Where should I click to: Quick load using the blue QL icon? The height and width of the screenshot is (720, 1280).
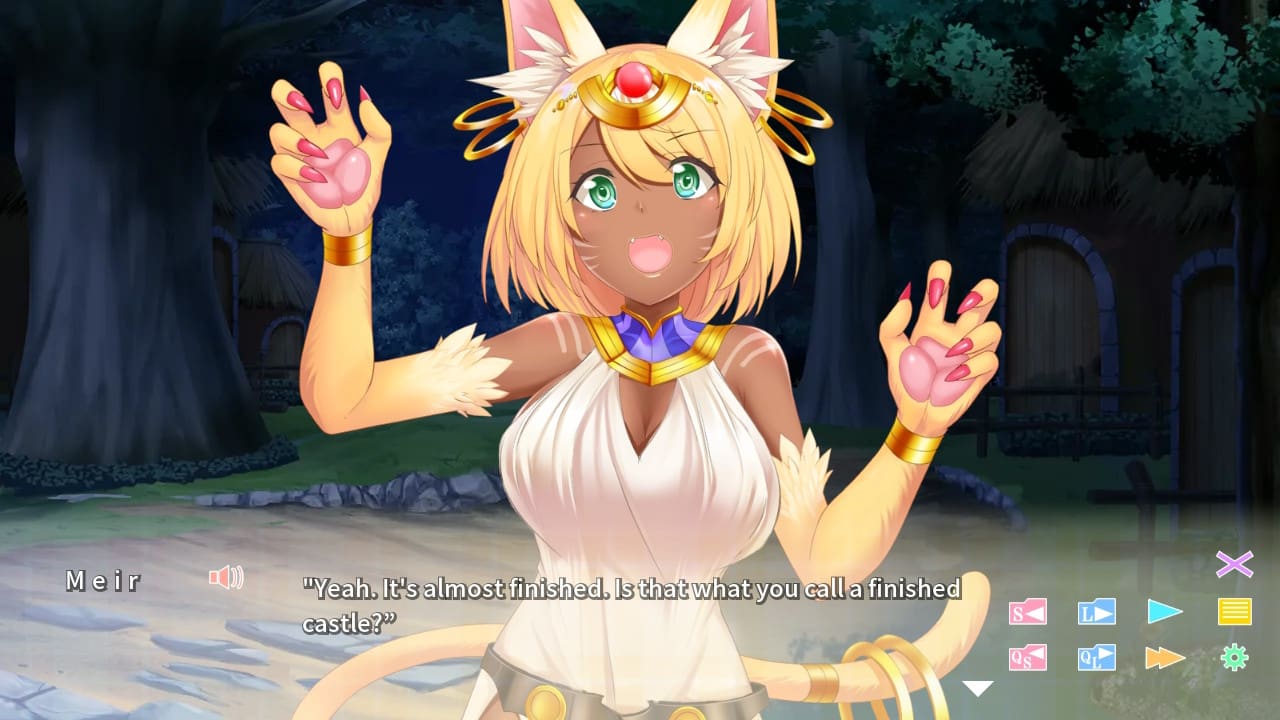coord(1095,658)
